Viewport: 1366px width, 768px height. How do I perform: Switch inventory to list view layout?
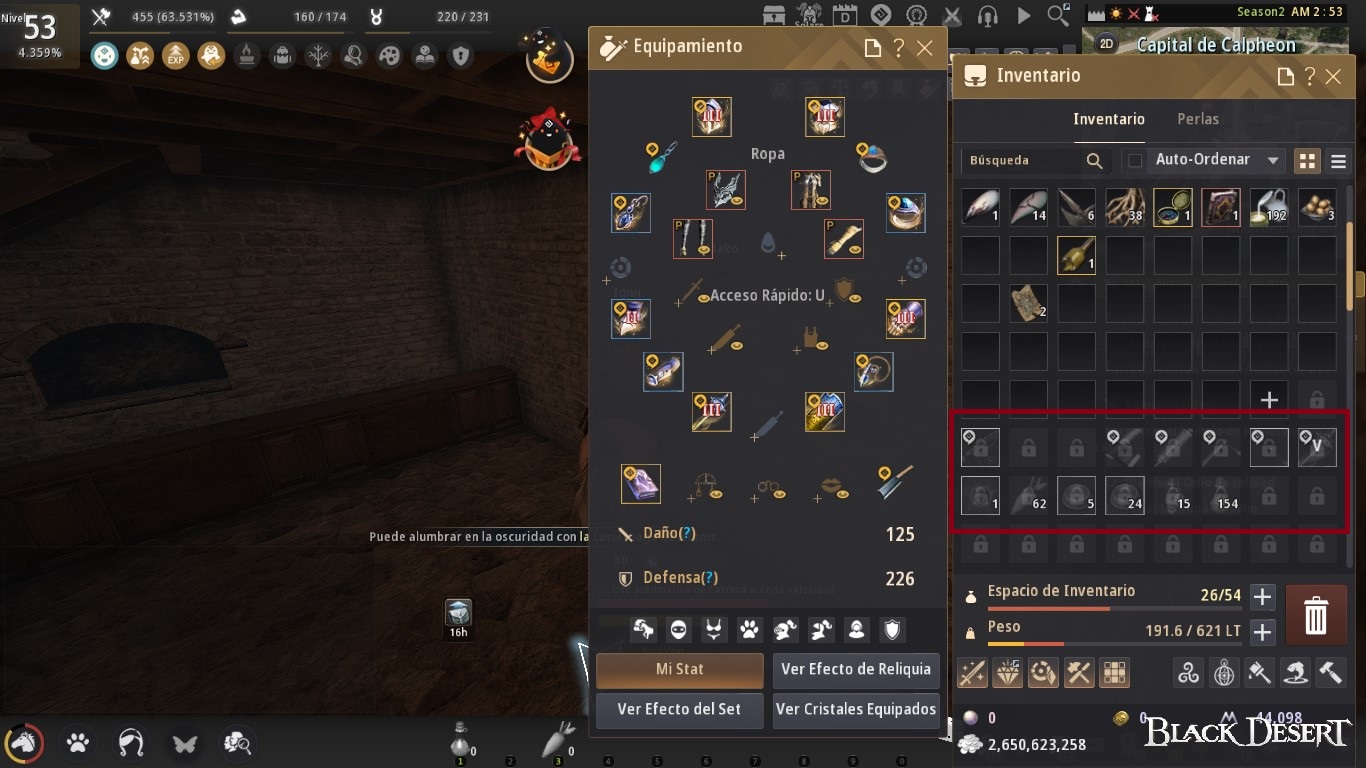point(1337,160)
